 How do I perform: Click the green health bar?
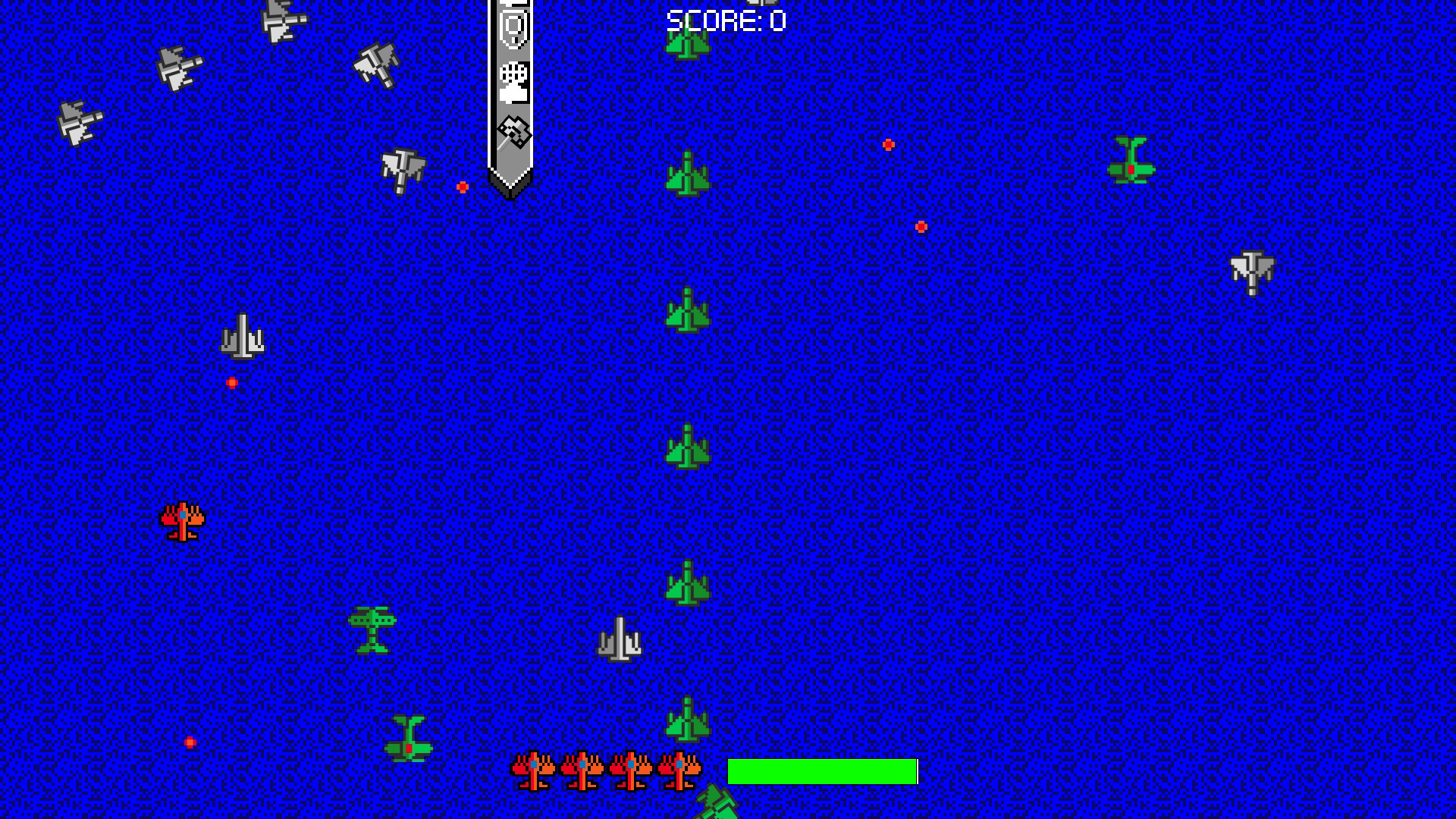coord(823,773)
